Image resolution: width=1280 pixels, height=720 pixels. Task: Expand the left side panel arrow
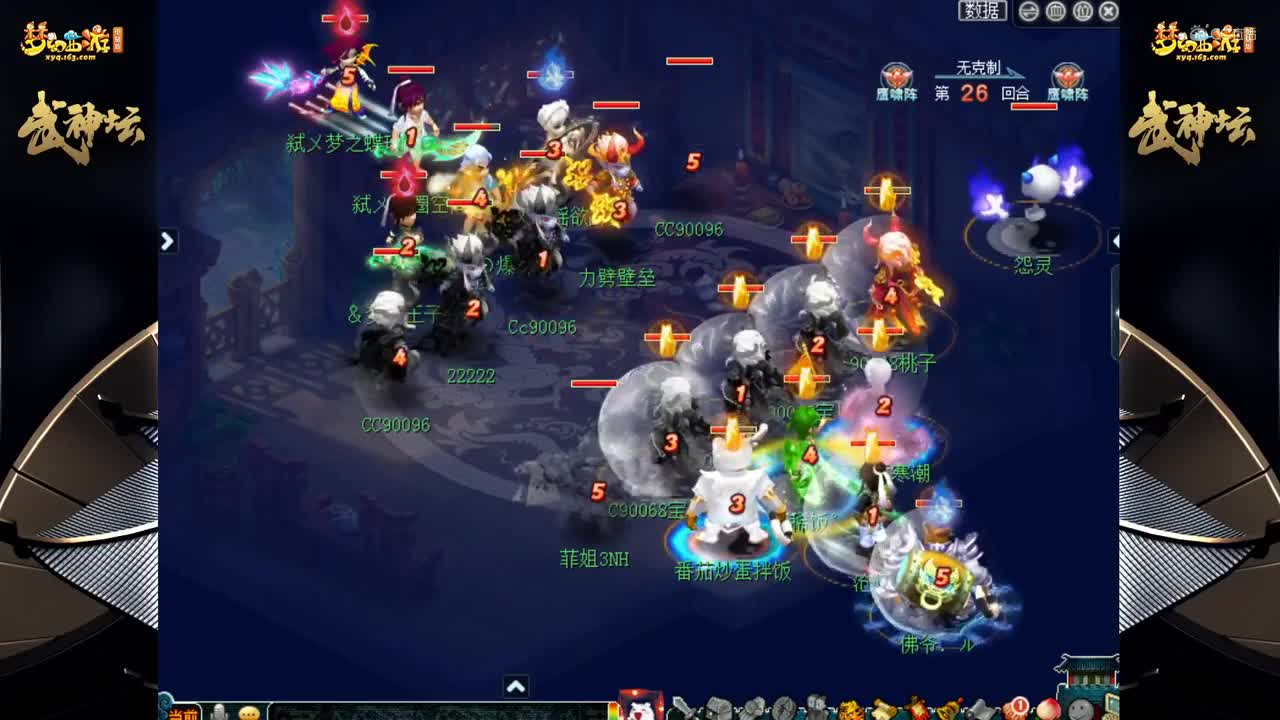pos(166,240)
